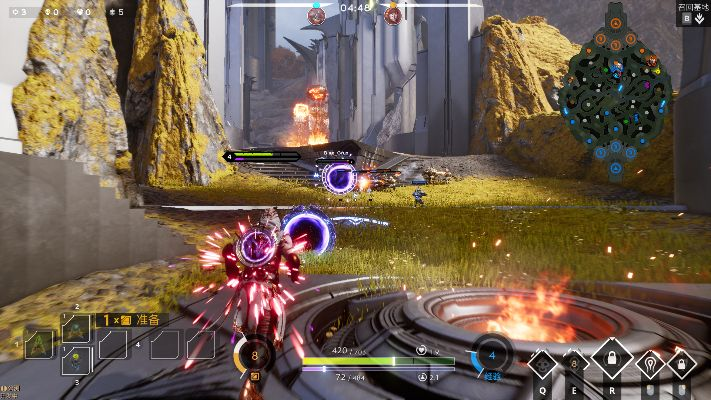This screenshot has height=400, width=711.
Task: Select the first equipped card slot
Action: tap(39, 344)
